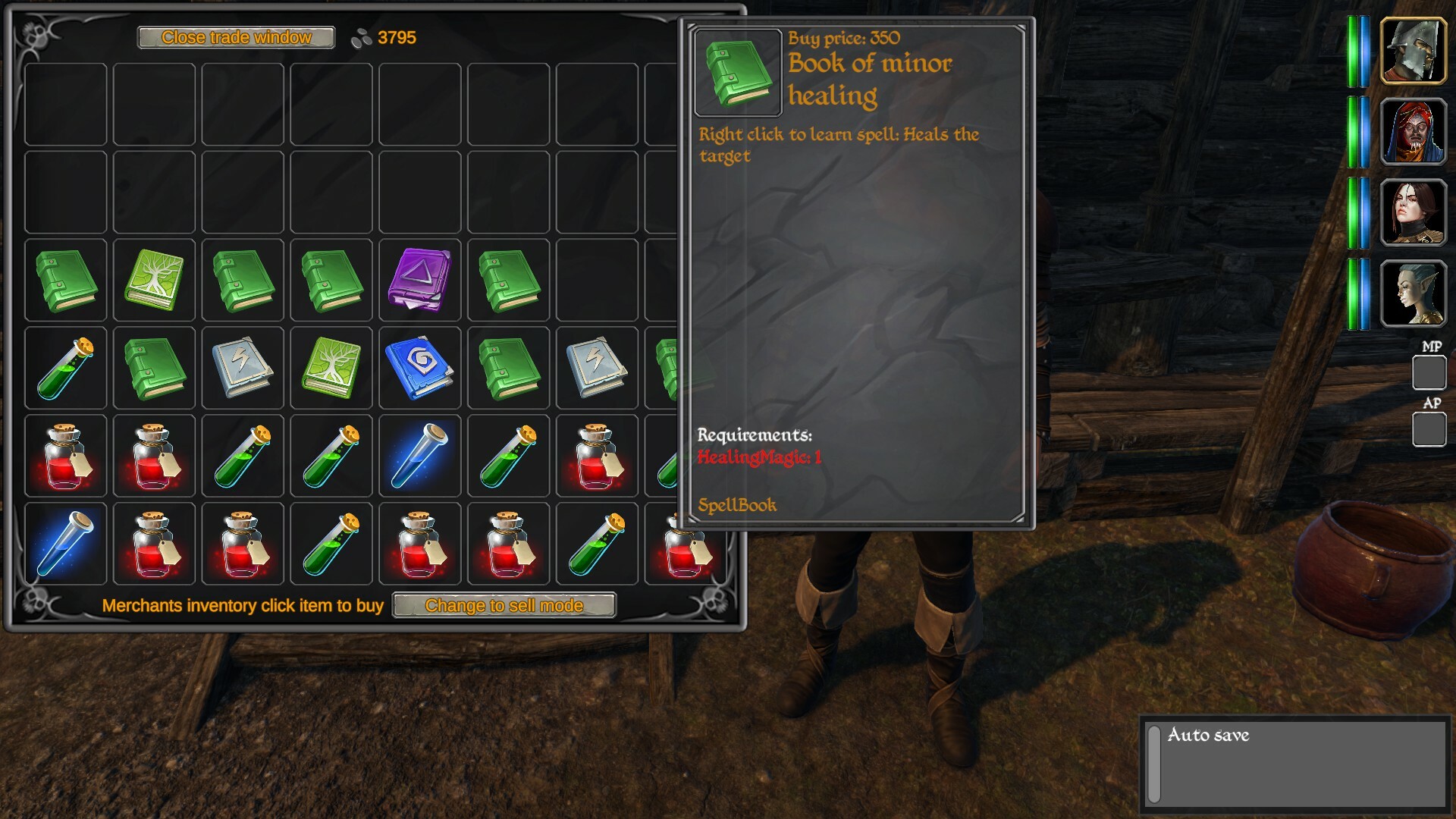Select the green spellbook next to the purple book

point(508,281)
